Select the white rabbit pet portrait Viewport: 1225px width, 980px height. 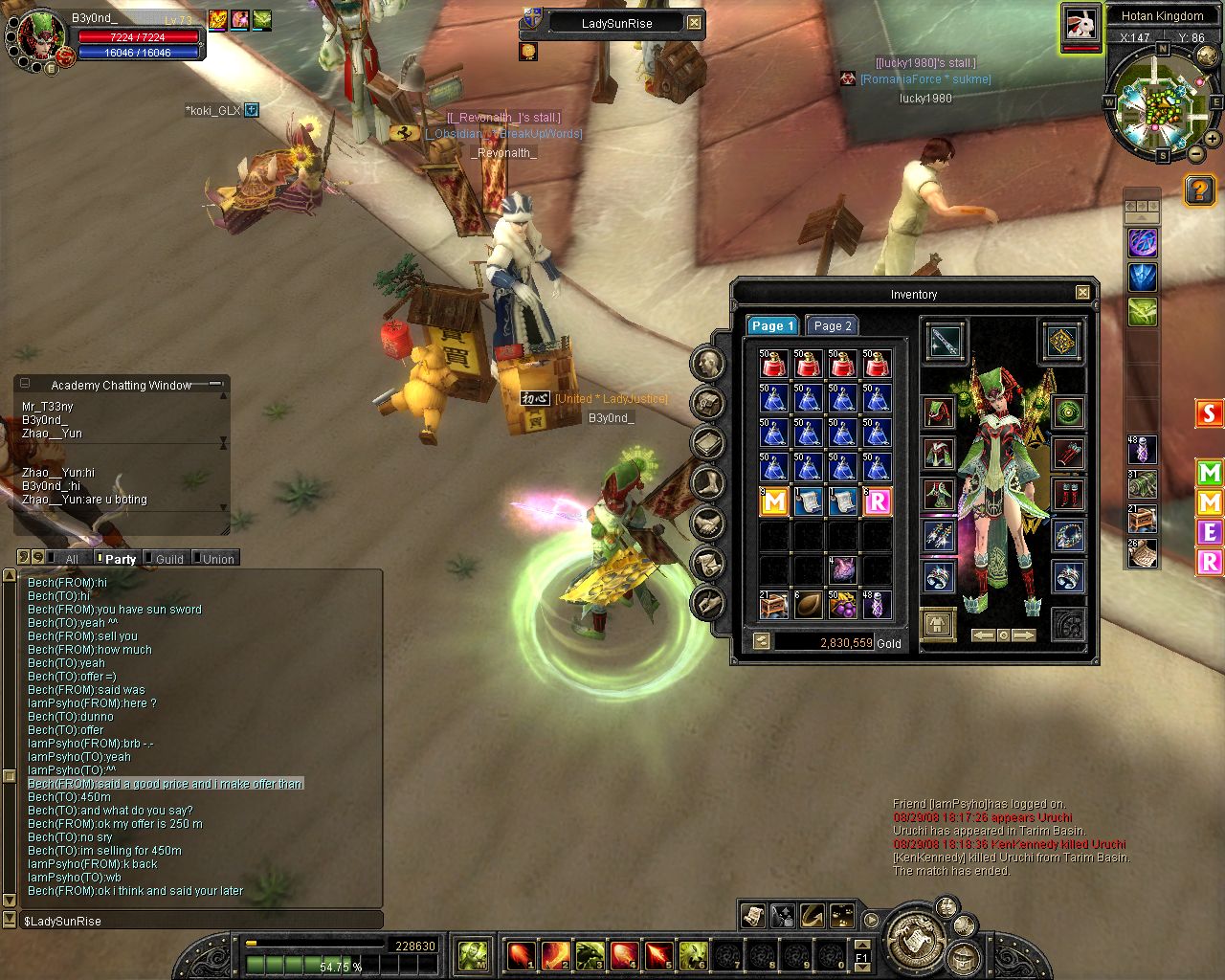click(1080, 25)
